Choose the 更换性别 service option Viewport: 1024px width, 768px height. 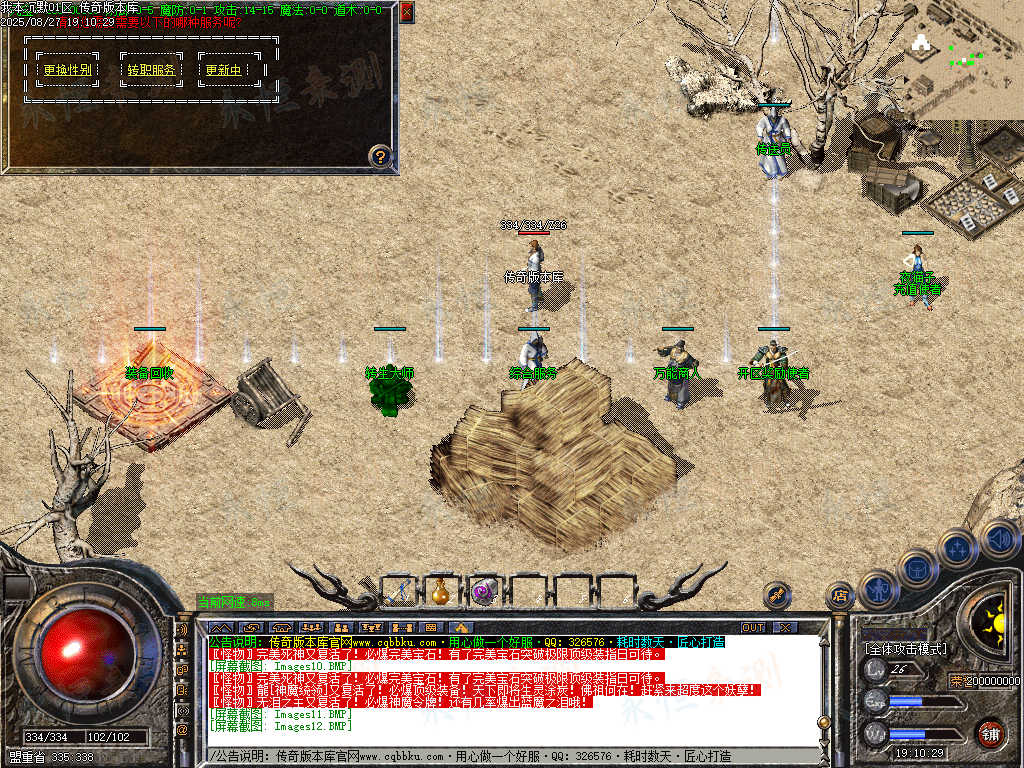[x=68, y=70]
